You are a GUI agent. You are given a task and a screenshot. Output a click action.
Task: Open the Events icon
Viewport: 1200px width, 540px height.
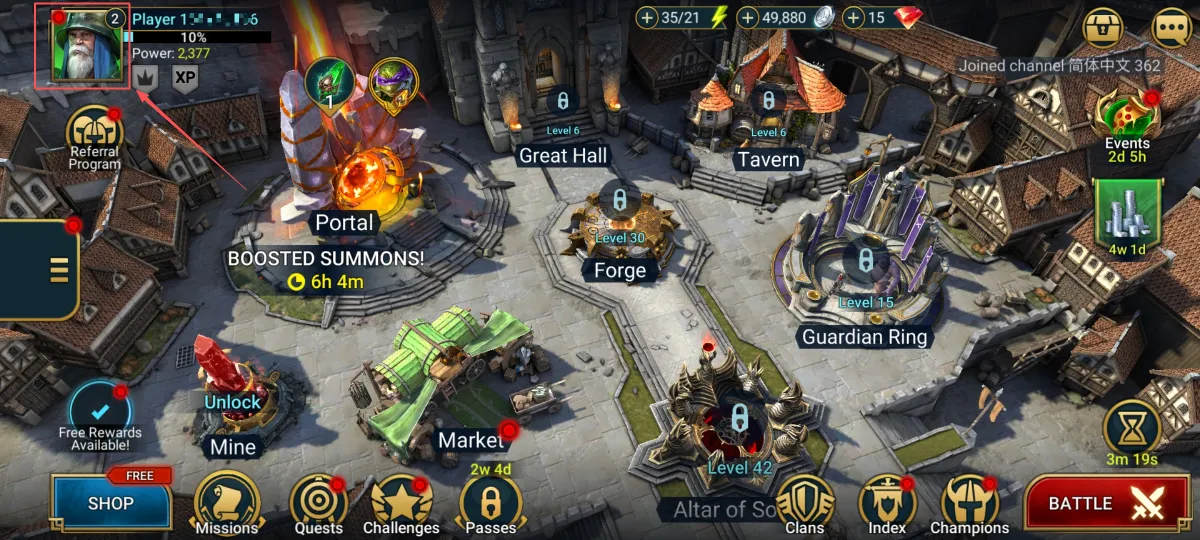point(1127,116)
